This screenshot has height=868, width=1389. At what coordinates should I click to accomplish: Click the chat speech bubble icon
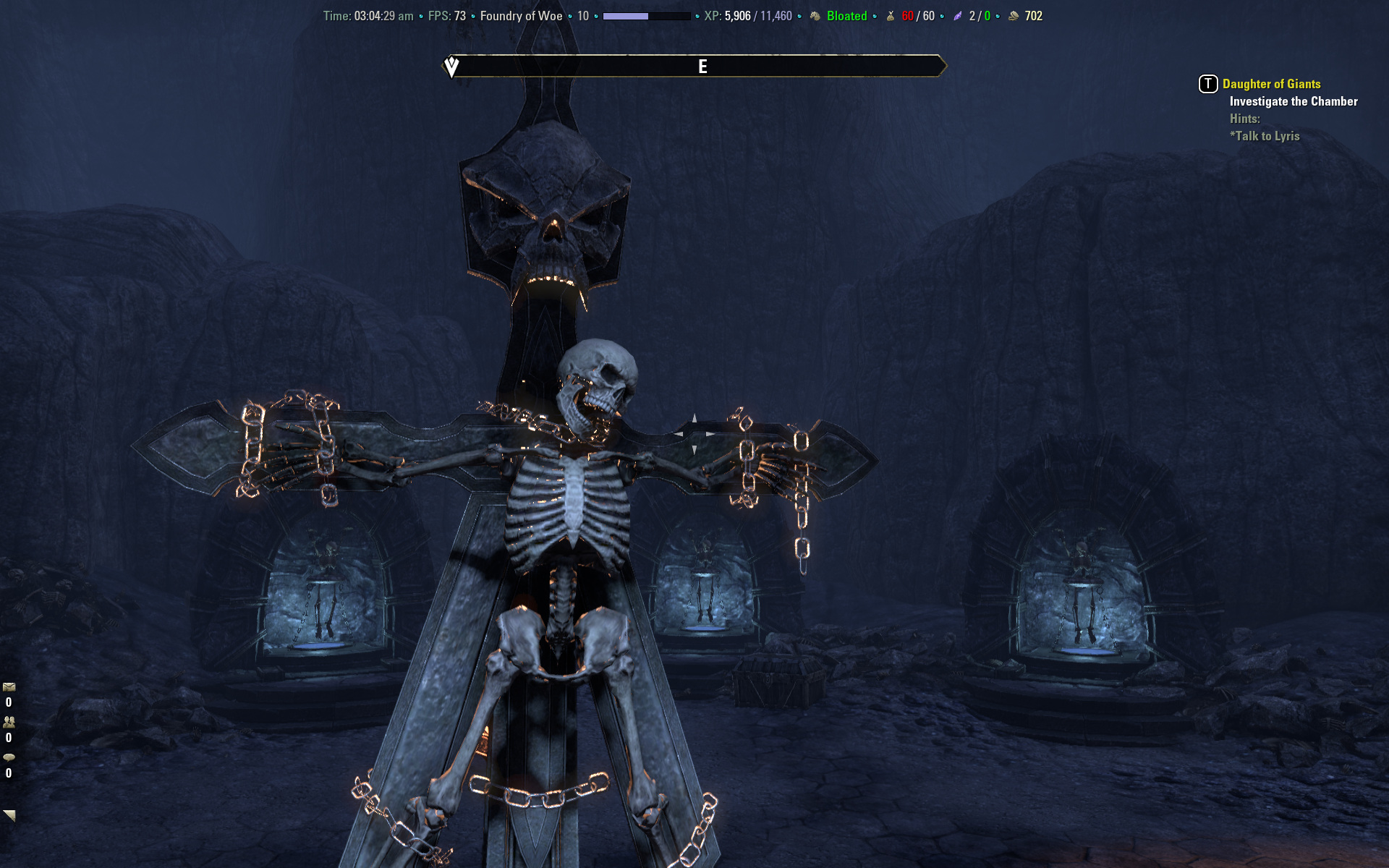[9, 757]
